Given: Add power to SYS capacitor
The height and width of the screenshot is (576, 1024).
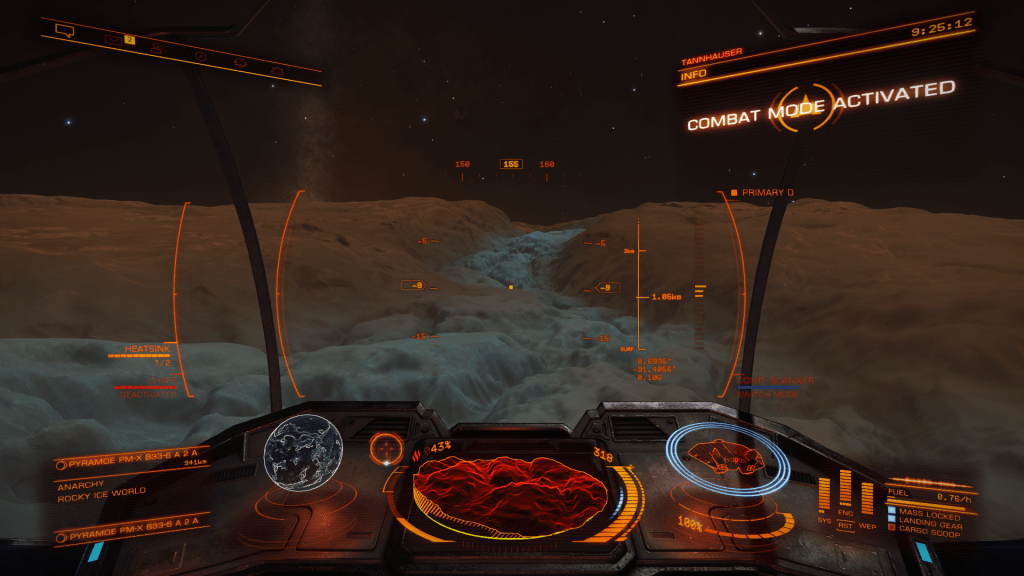Looking at the screenshot, I should (x=825, y=495).
